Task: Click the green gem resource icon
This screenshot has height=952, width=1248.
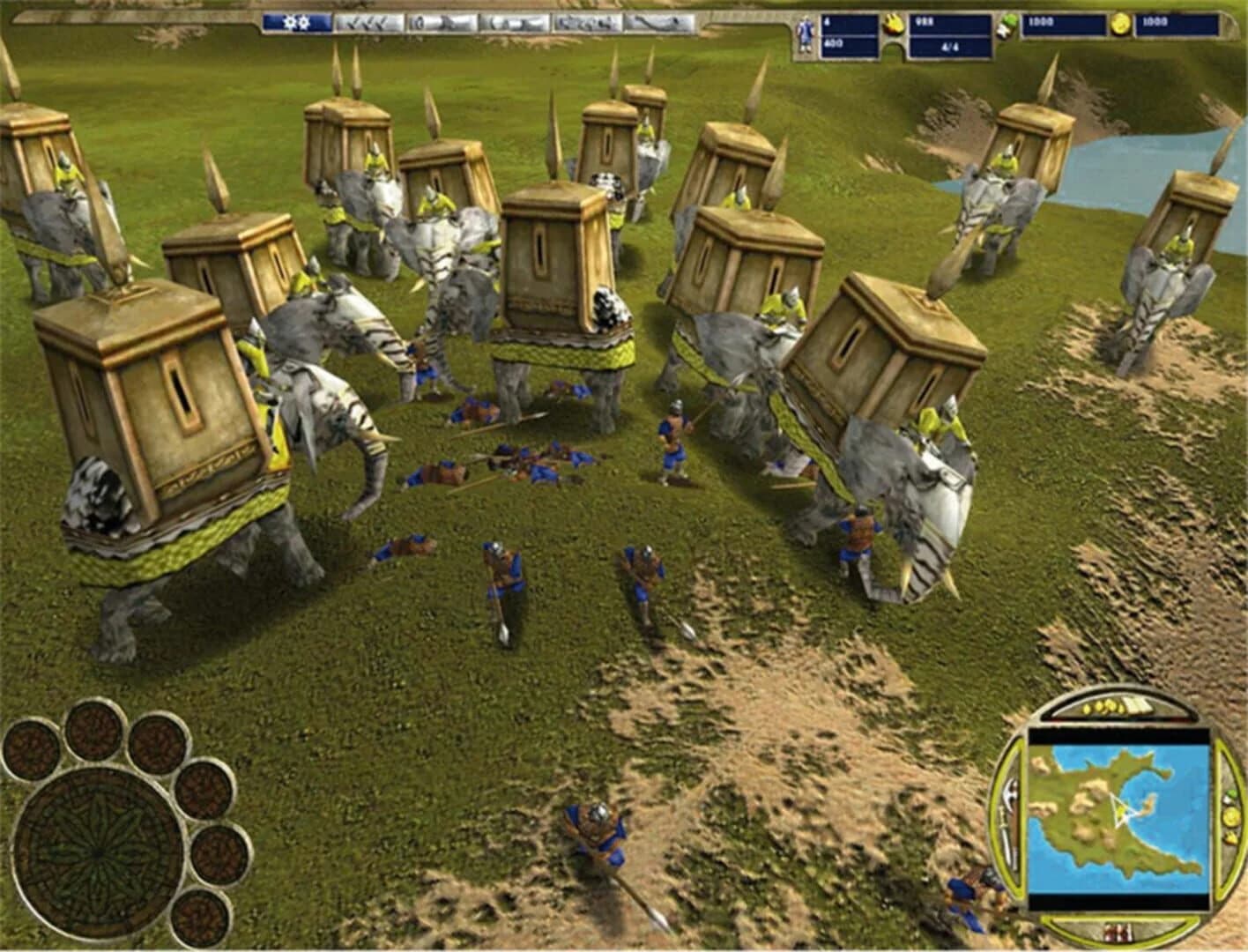Action: tap(1003, 26)
